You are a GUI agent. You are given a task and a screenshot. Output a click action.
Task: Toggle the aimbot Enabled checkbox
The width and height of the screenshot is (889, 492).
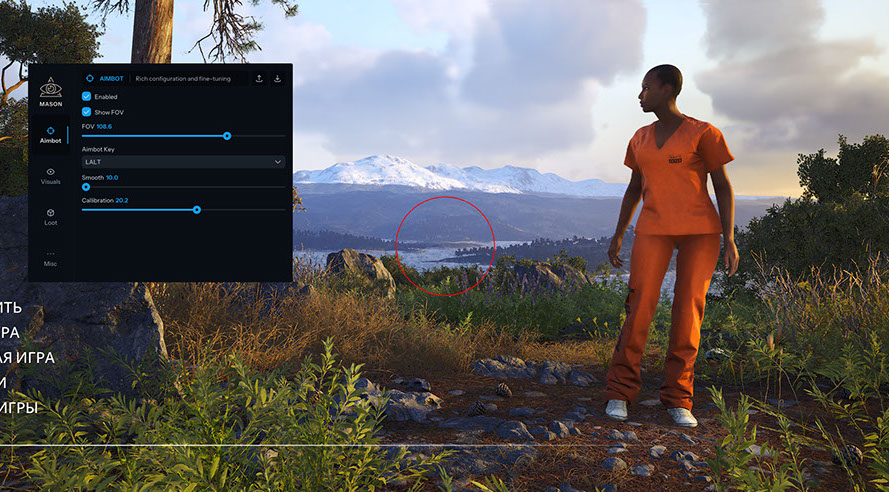point(87,97)
